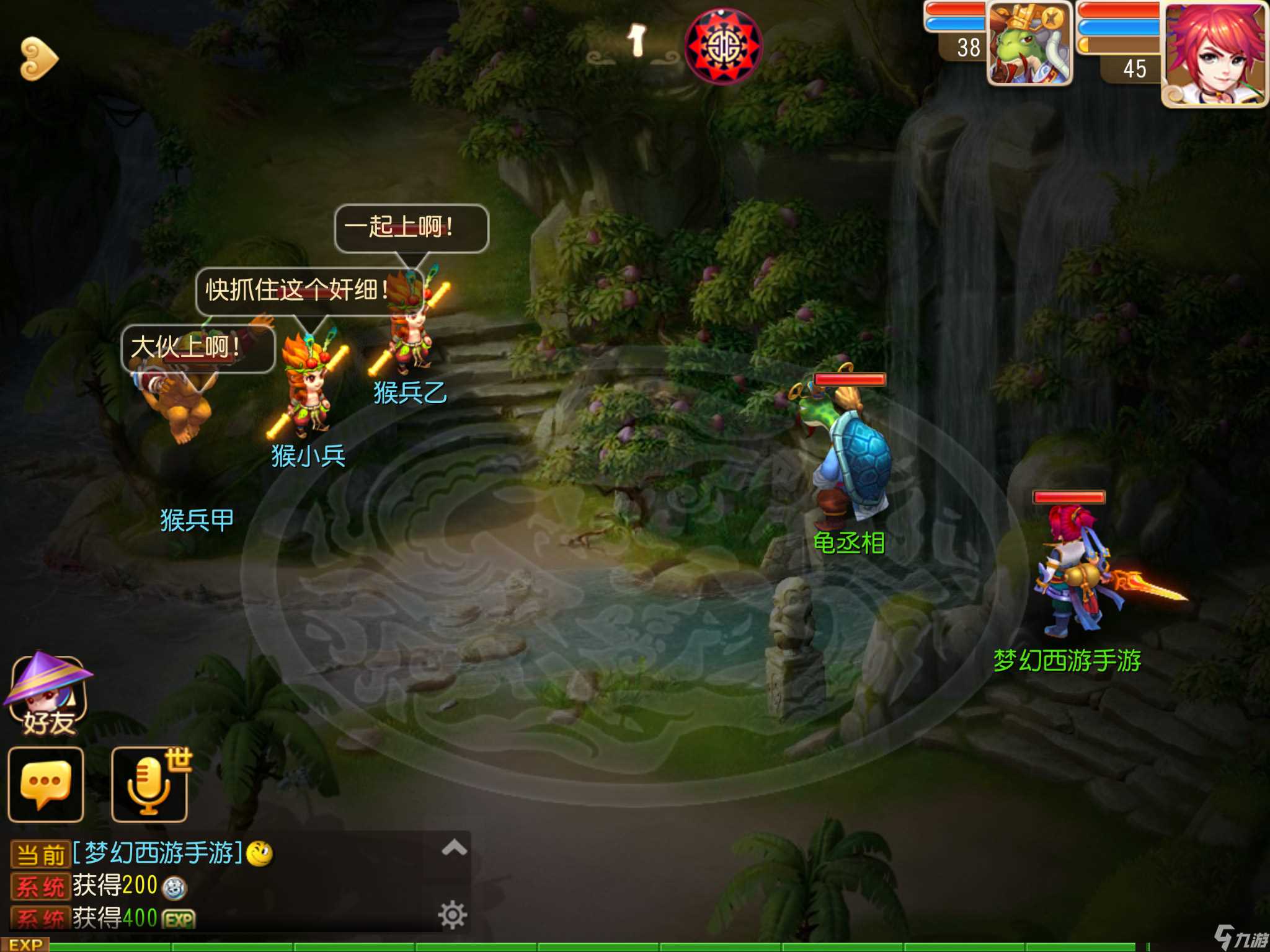Select the turtle pet portrait
Image resolution: width=1270 pixels, height=952 pixels.
click(1029, 43)
